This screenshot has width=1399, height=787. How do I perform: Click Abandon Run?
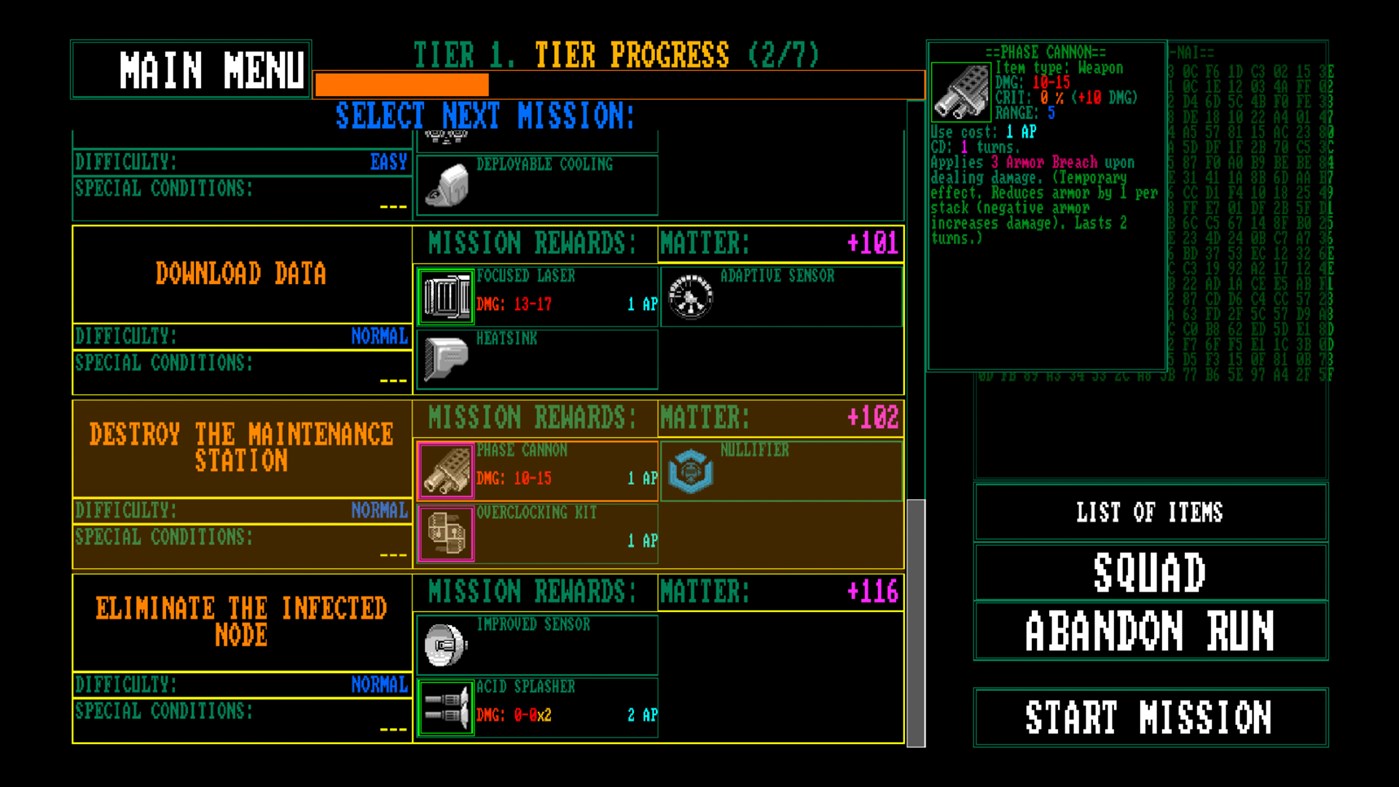(x=1149, y=630)
